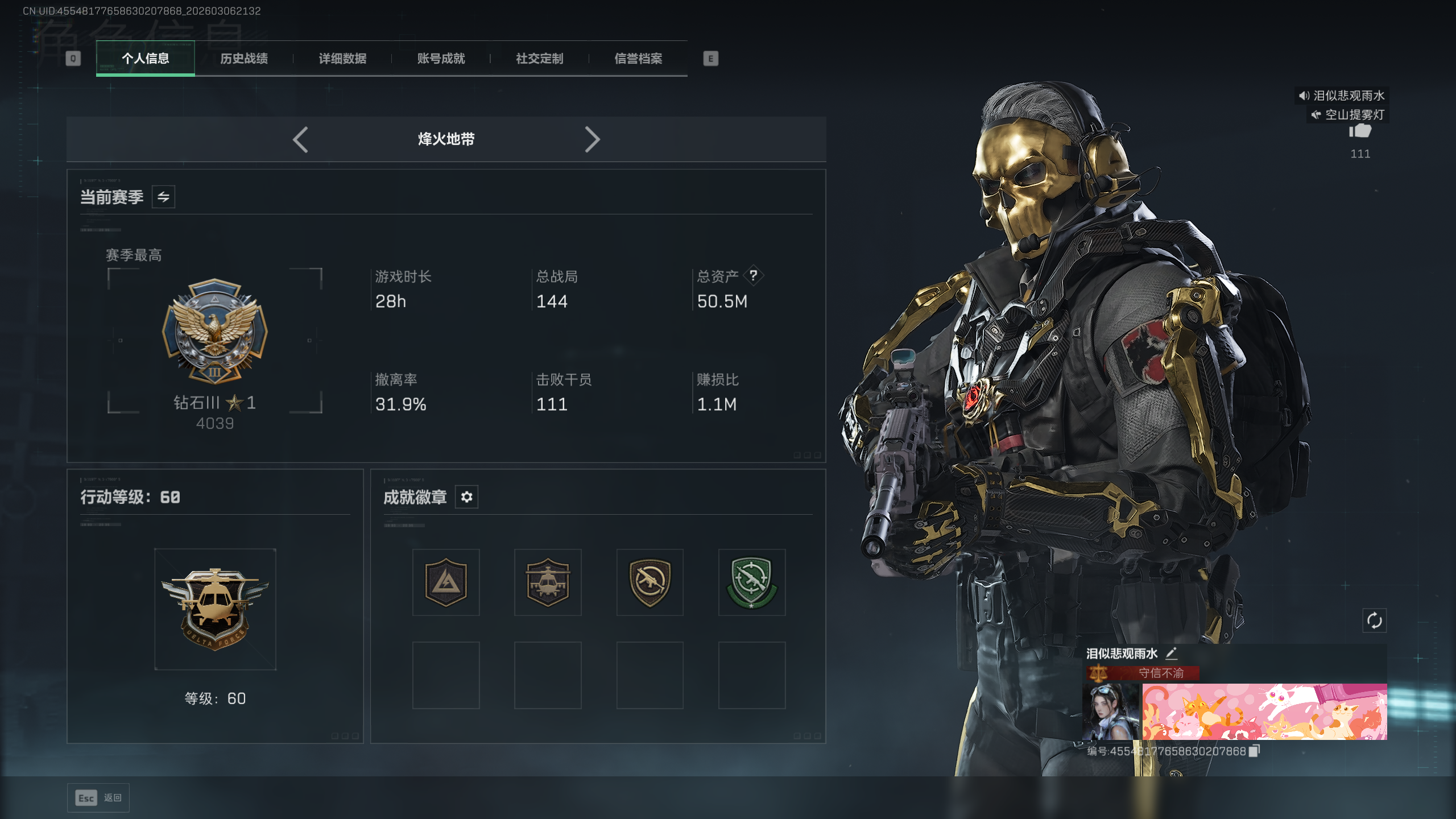Toggle the 当前赛季 season switch button
Screen dimensions: 1456x819
pyautogui.click(x=163, y=197)
